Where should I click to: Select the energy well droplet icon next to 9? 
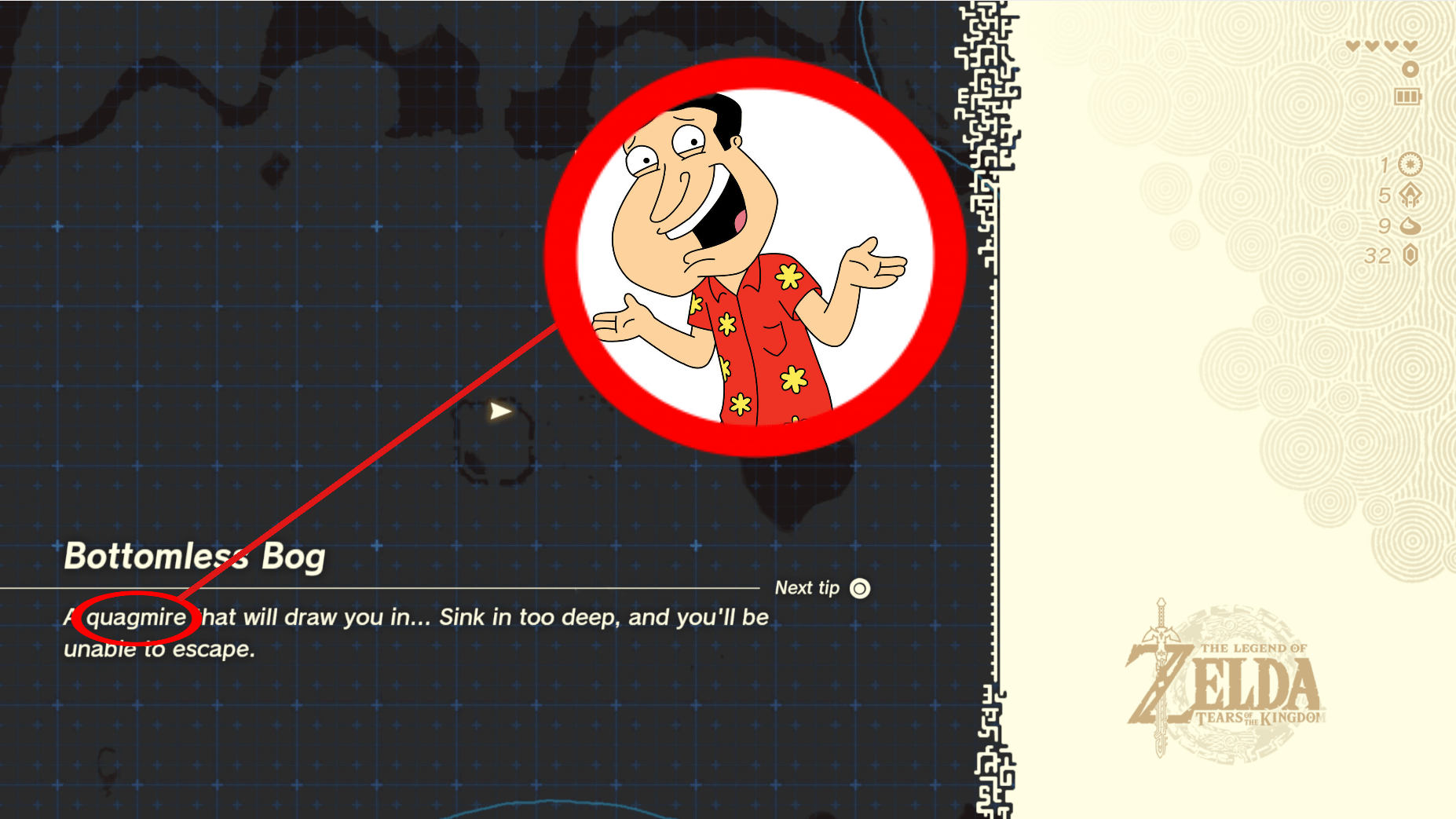pos(1410,226)
